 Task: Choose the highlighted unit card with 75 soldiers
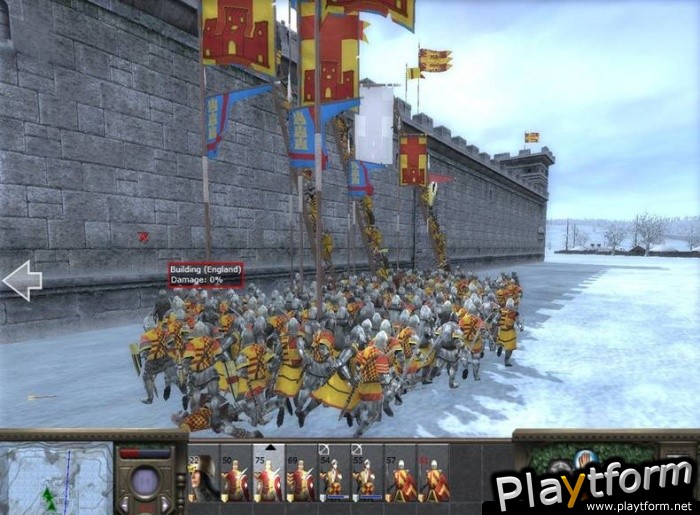269,477
